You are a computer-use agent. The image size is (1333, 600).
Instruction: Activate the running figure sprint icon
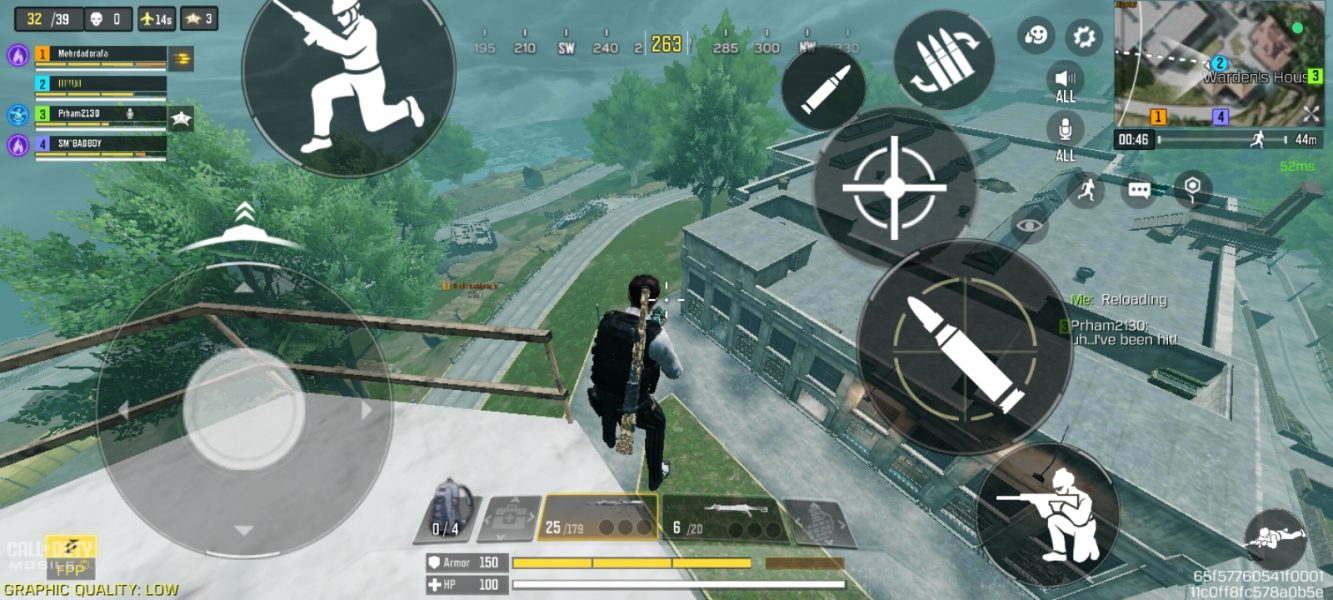pos(1086,189)
